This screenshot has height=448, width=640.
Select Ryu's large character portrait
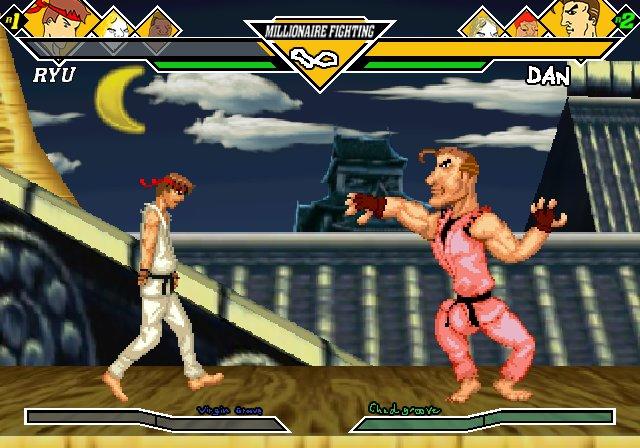(x=58, y=18)
